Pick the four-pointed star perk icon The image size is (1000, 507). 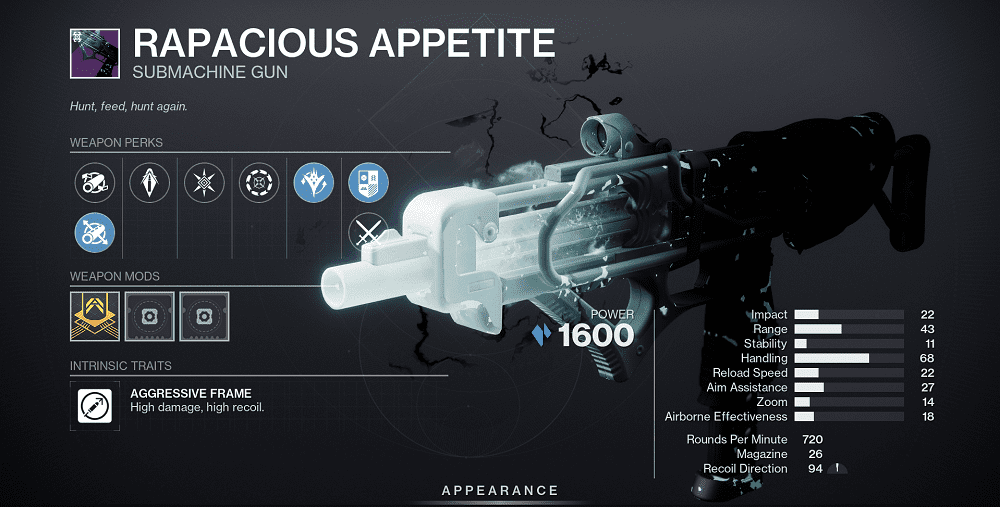pyautogui.click(x=204, y=182)
